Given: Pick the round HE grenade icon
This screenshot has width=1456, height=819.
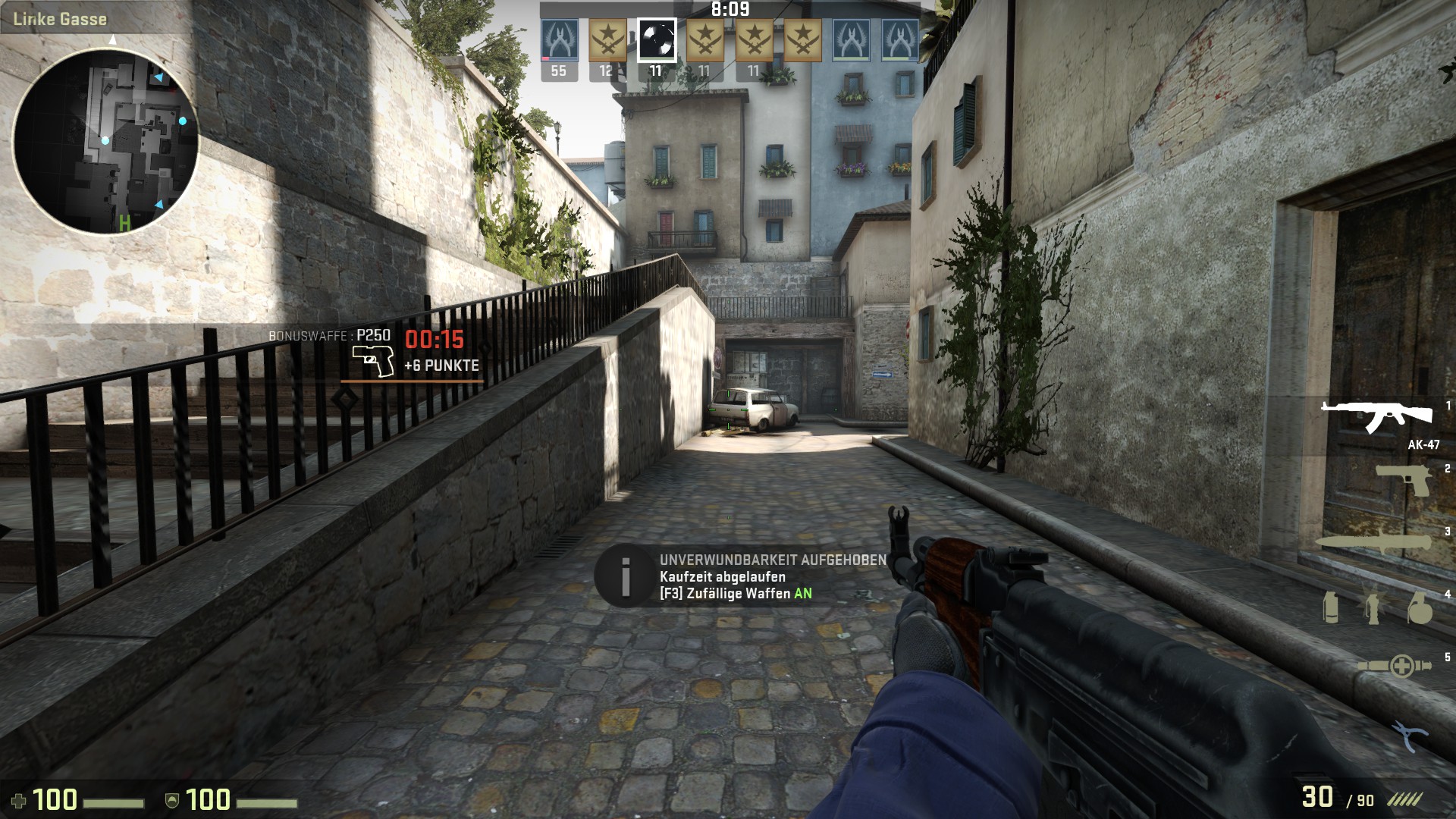Looking at the screenshot, I should pos(1419,608).
